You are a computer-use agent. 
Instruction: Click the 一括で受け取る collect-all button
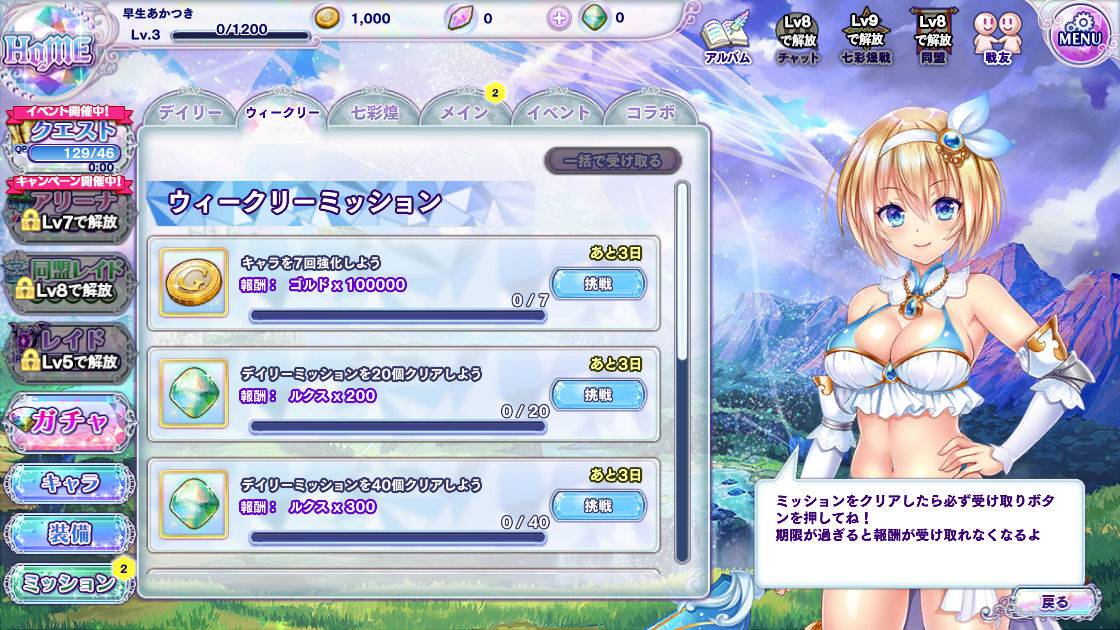click(612, 161)
